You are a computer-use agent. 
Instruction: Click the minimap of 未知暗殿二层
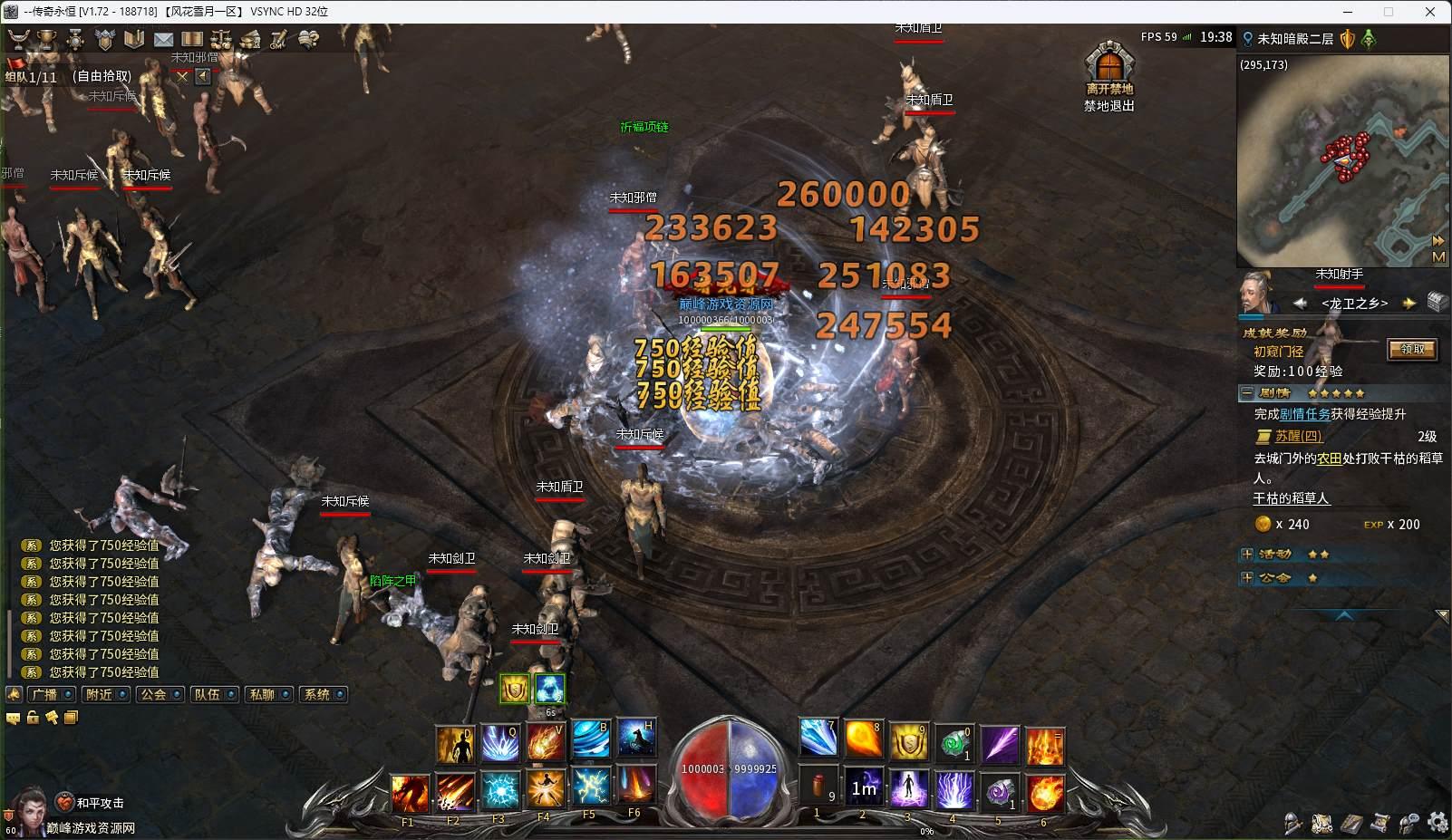click(x=1341, y=161)
